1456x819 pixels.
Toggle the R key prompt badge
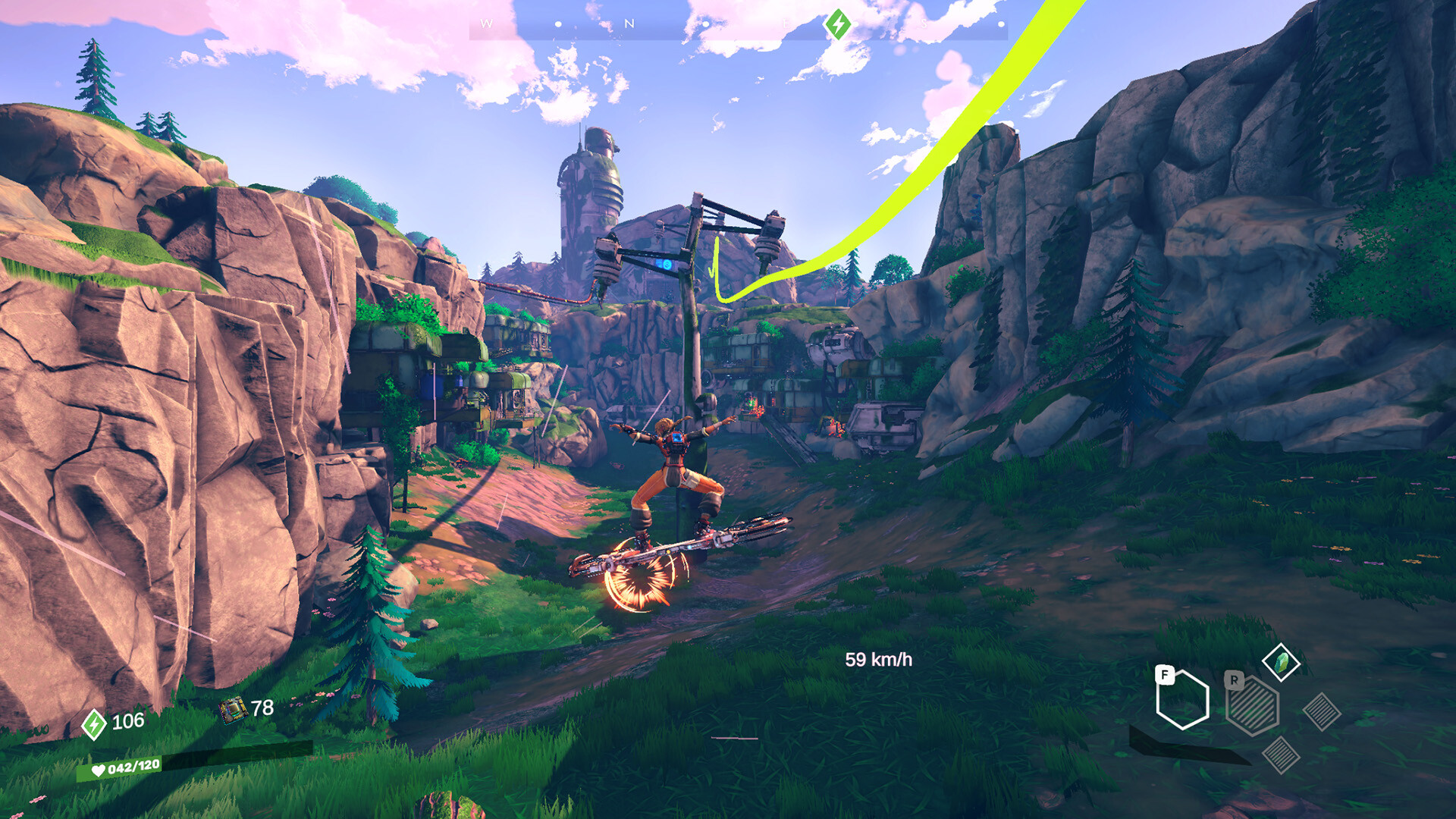point(1234,681)
